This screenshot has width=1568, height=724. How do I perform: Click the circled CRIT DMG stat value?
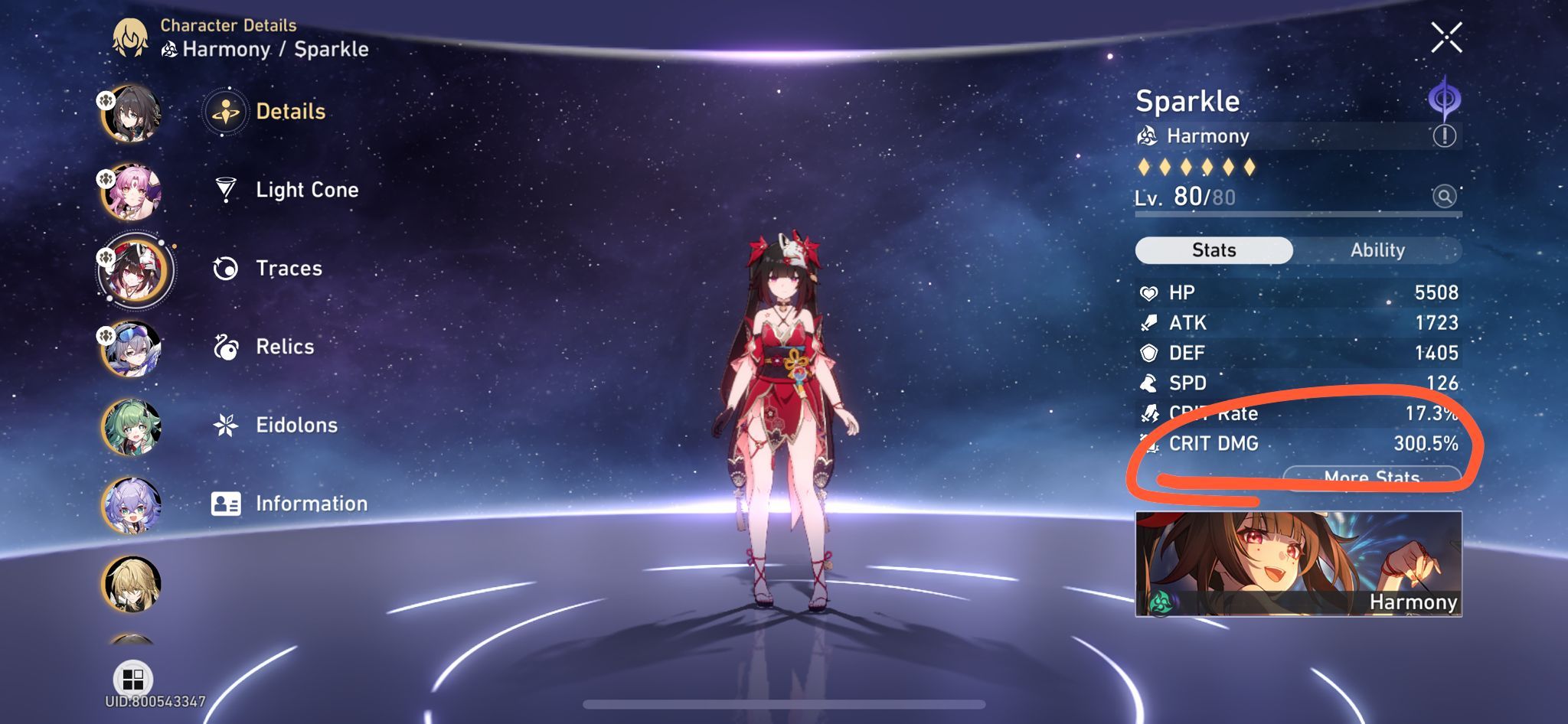[x=1426, y=444]
